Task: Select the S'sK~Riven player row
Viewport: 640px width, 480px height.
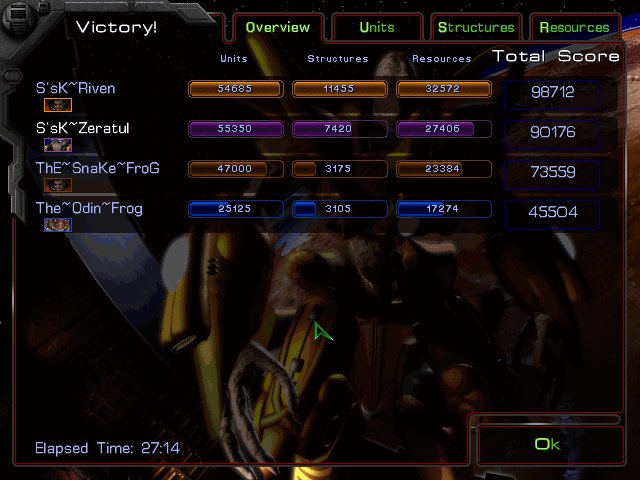Action: coord(76,89)
